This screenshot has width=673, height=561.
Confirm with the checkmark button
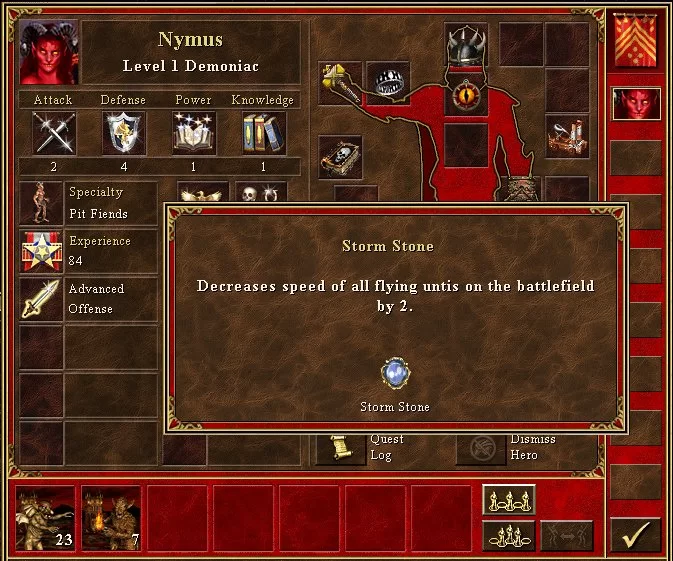point(635,534)
